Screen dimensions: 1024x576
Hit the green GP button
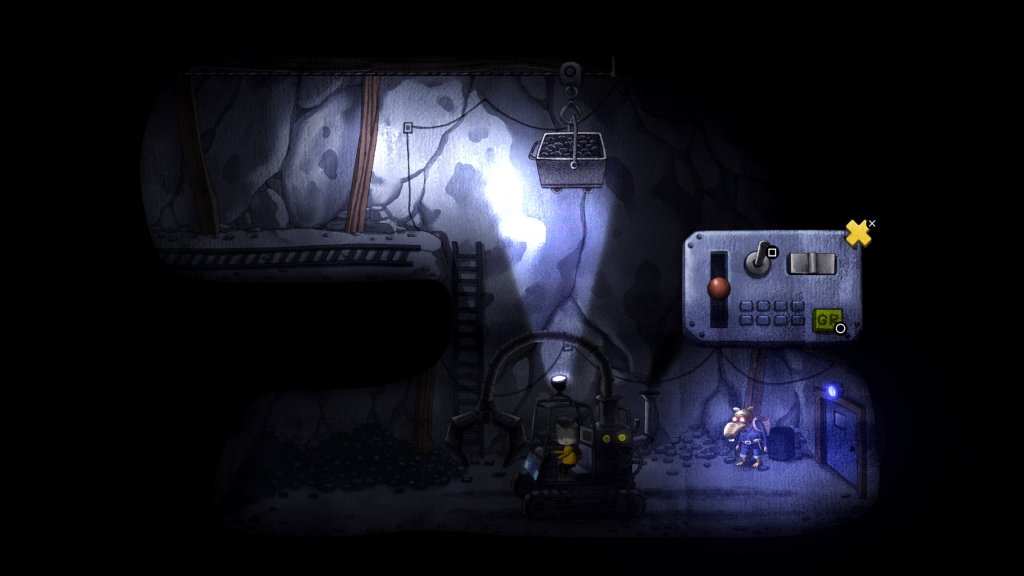tap(826, 319)
